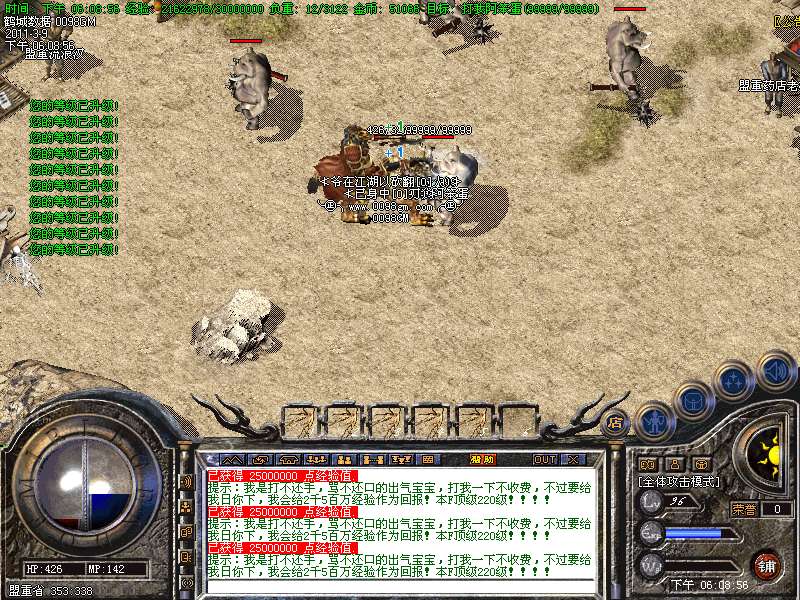Open the skills button with four stars

pos(735,380)
